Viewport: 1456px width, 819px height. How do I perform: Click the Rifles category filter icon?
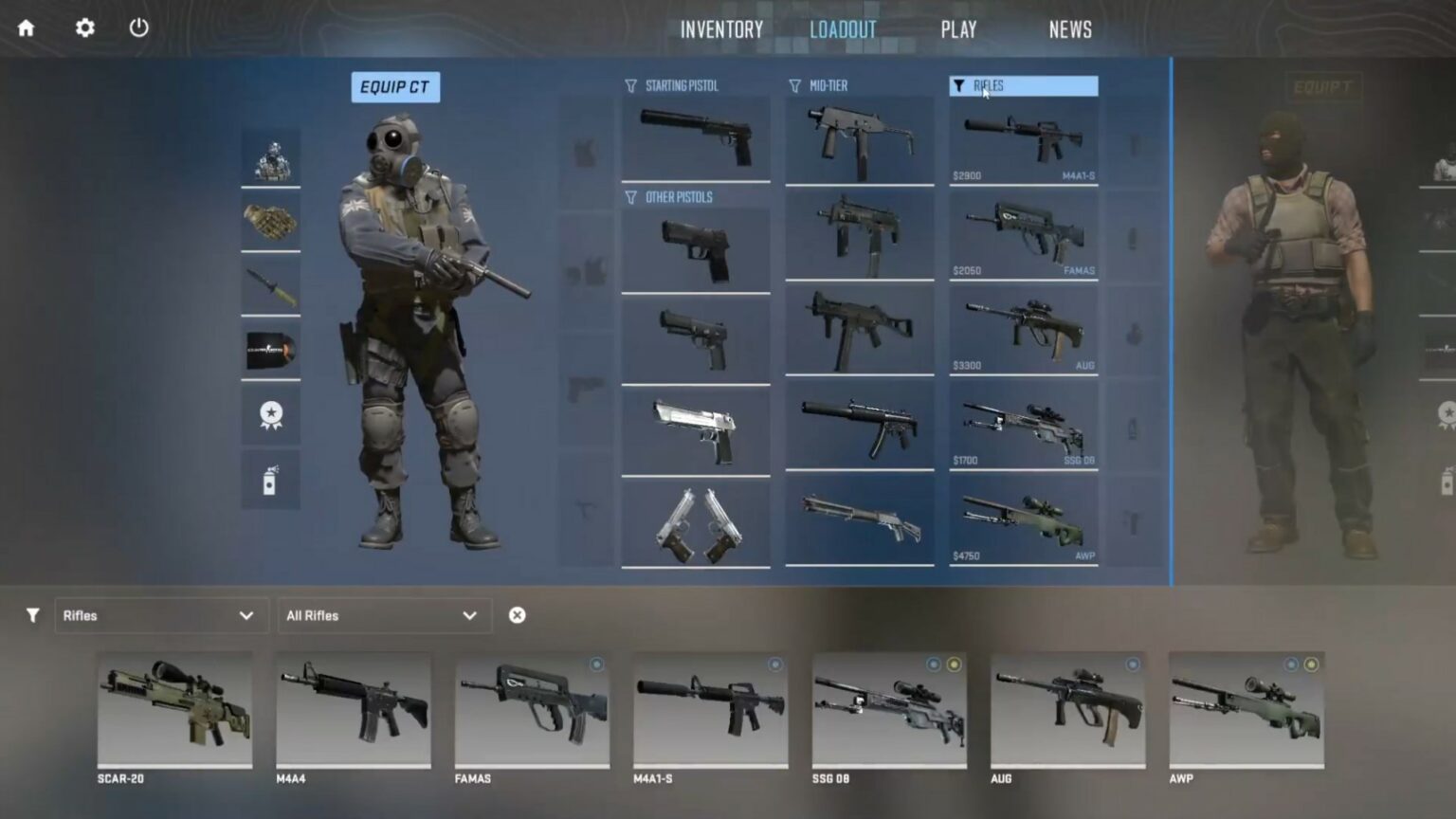point(959,85)
